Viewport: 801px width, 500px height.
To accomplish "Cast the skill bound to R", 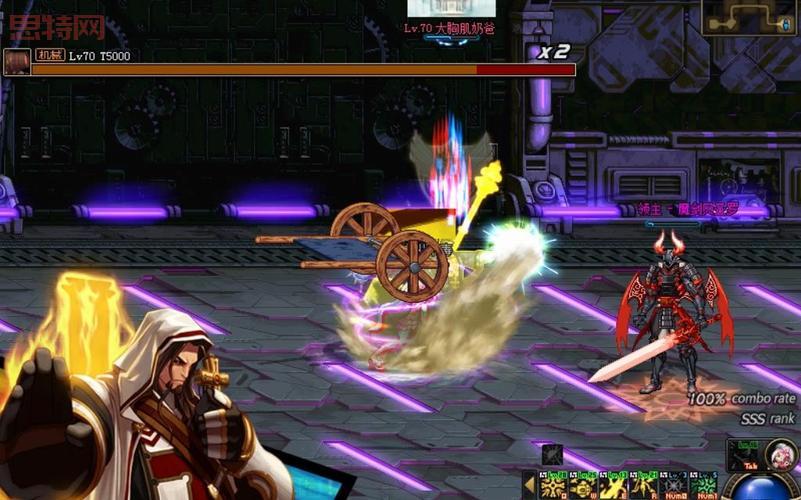I will 642,486.
